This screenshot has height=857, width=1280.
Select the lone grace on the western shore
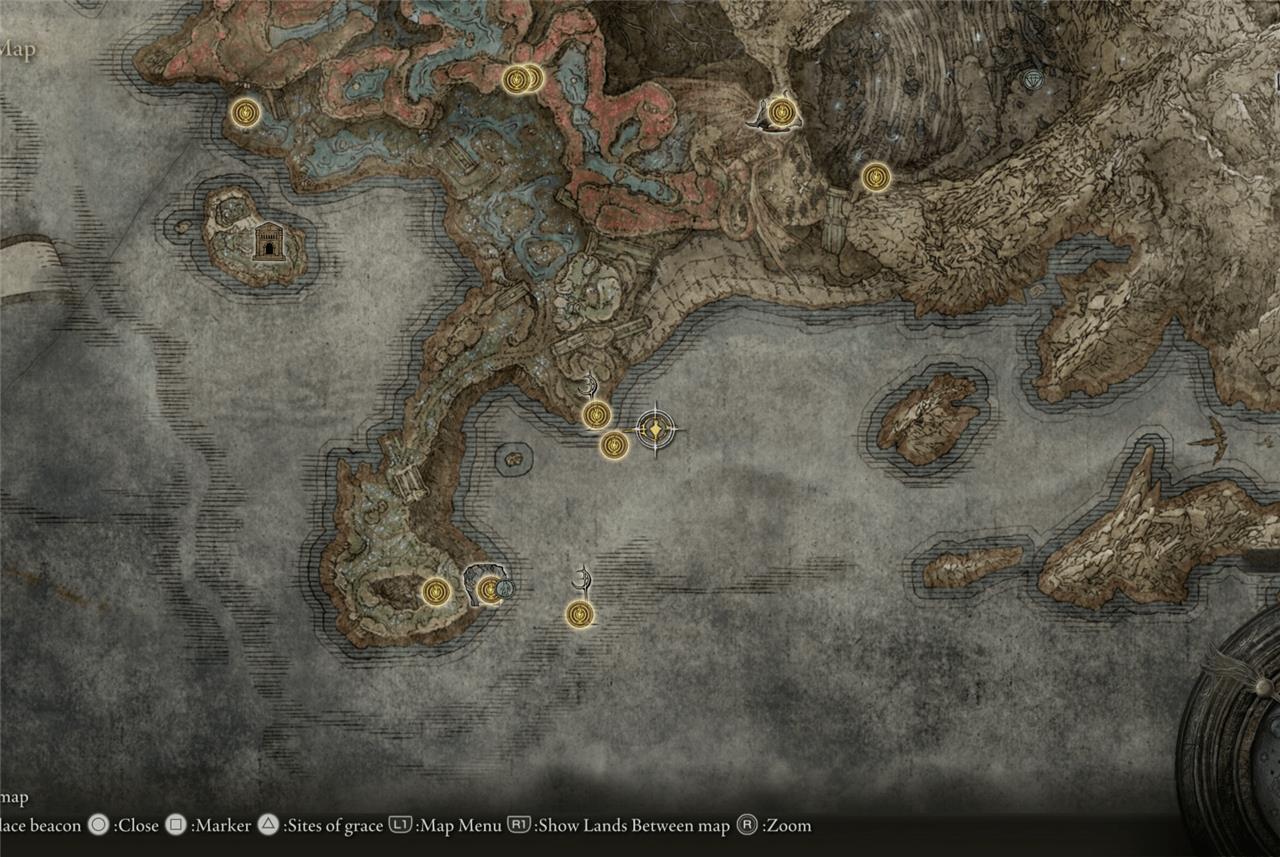pos(245,112)
